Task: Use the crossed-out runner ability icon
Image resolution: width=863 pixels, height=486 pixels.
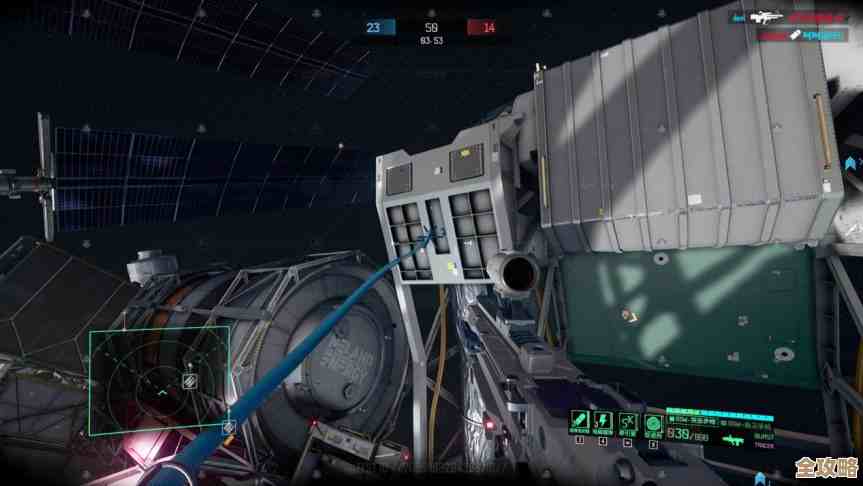Action: (x=627, y=420)
